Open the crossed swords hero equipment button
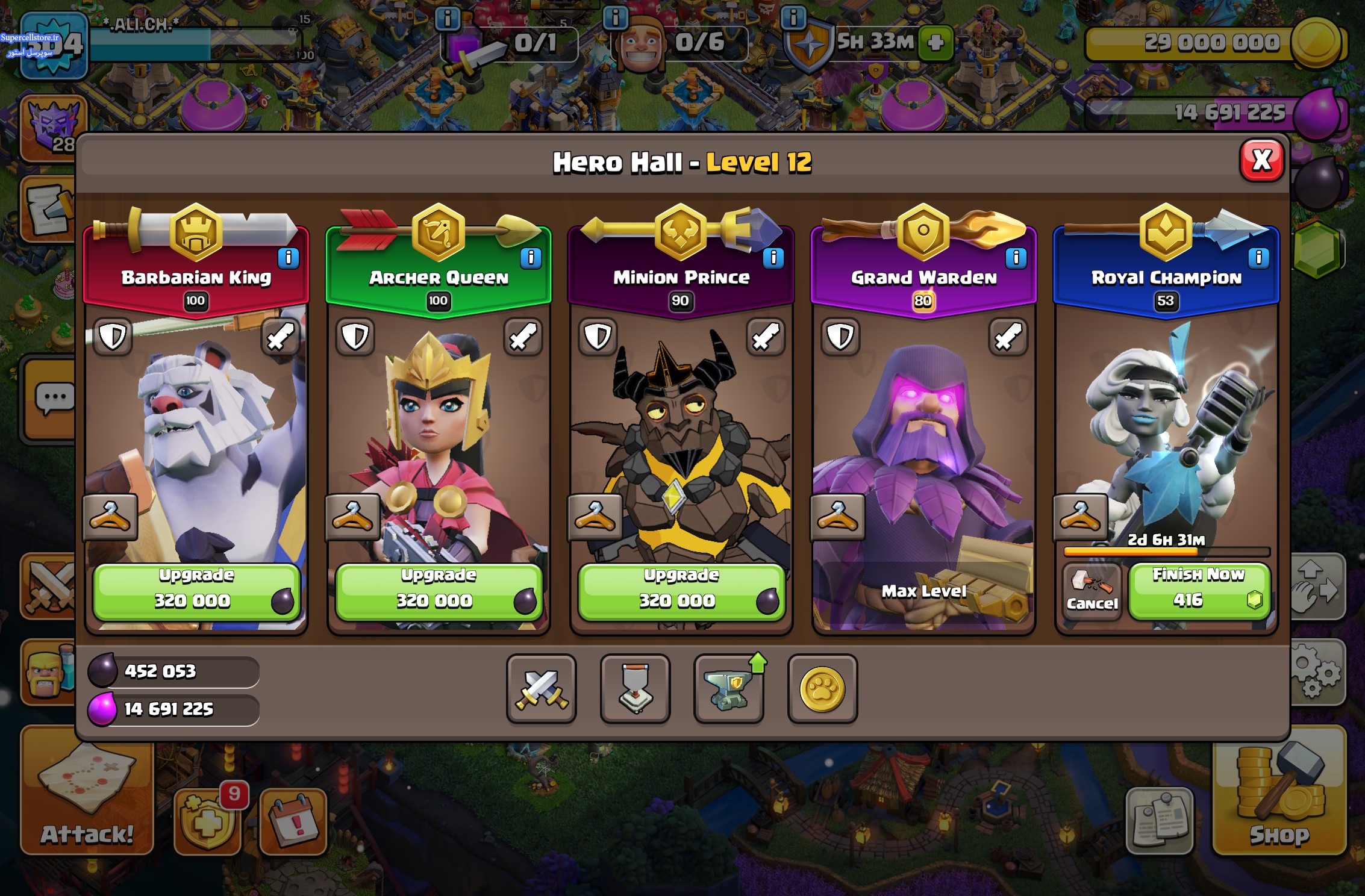Image resolution: width=1365 pixels, height=896 pixels. (x=541, y=688)
